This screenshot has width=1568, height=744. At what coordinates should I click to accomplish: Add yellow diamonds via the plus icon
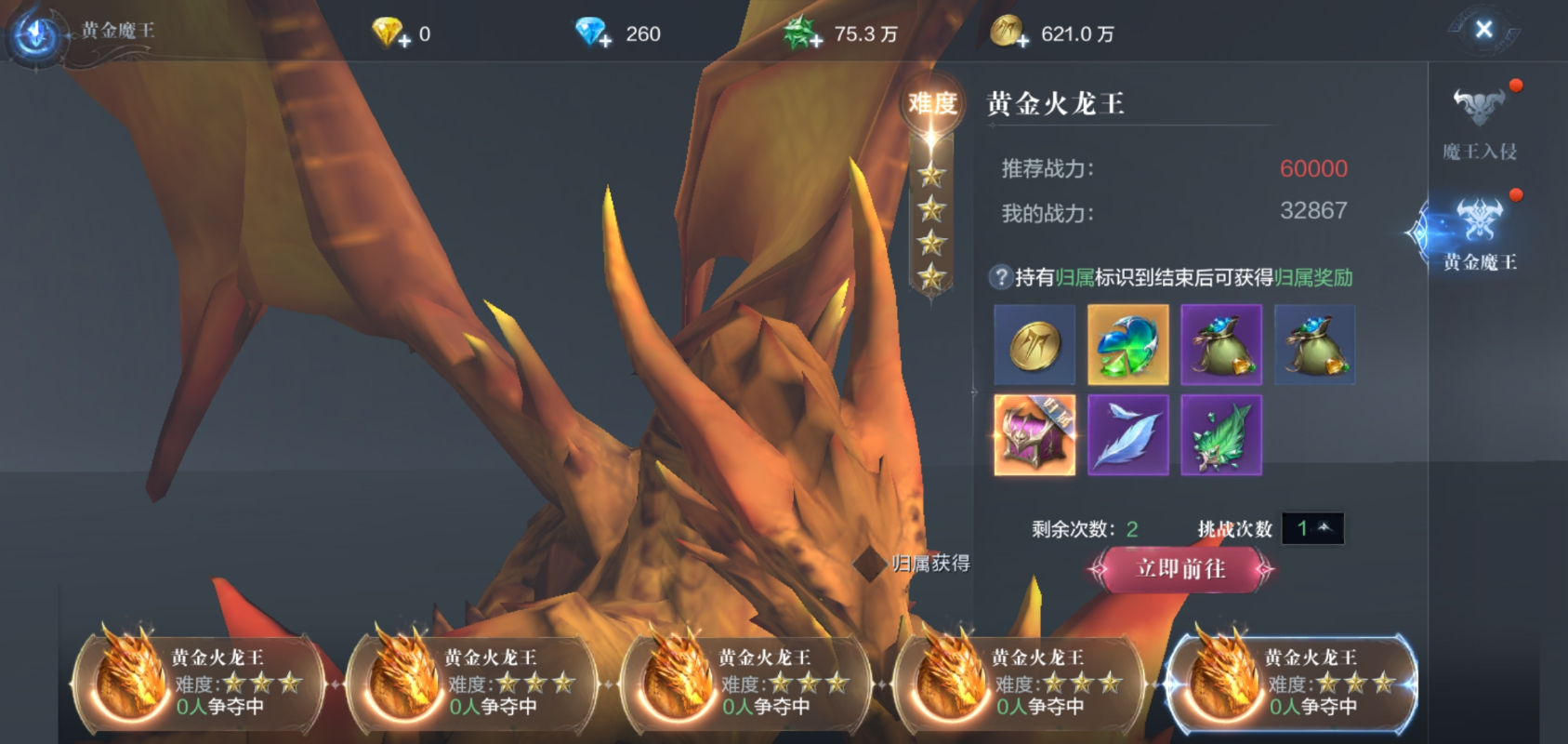(404, 41)
